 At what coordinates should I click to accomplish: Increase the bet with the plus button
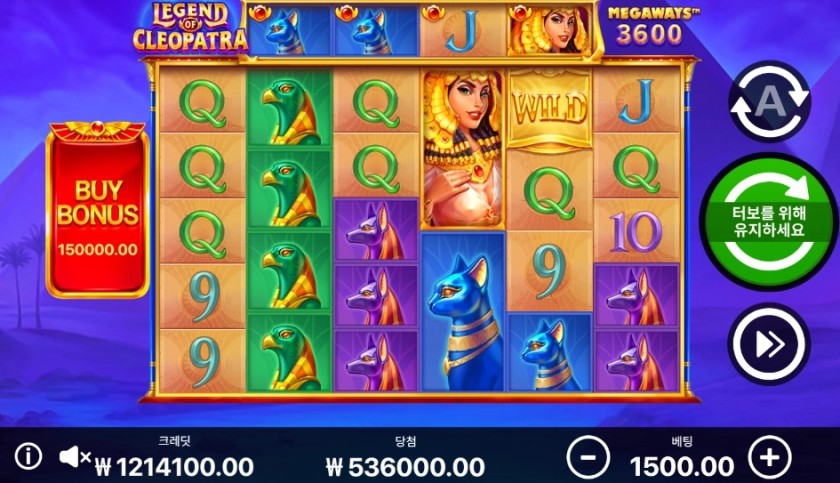[x=768, y=458]
